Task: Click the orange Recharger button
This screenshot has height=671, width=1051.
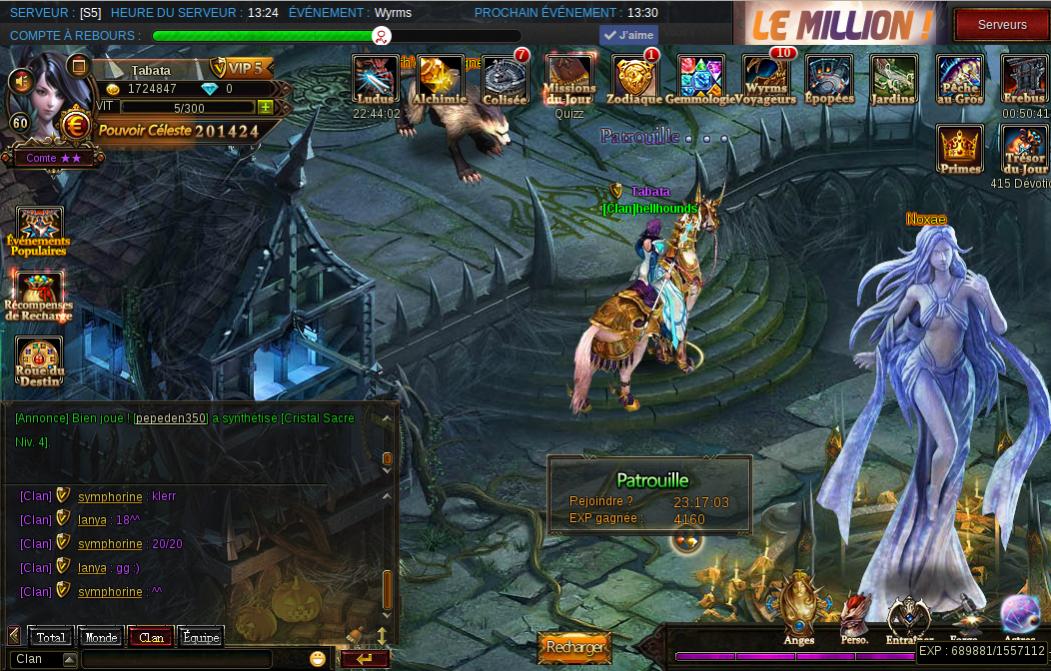Action: pyautogui.click(x=574, y=647)
